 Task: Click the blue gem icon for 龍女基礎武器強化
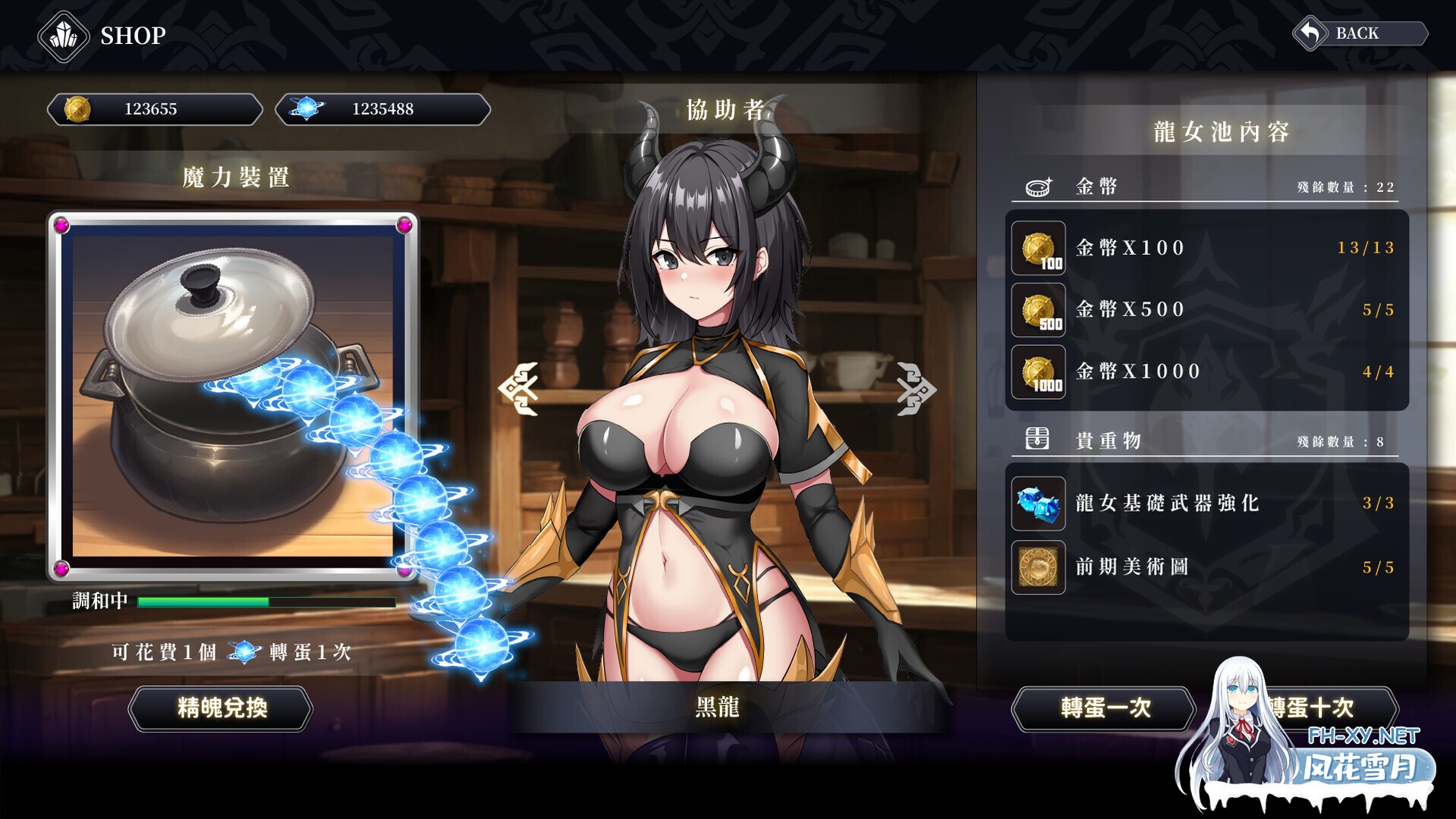pos(1038,504)
